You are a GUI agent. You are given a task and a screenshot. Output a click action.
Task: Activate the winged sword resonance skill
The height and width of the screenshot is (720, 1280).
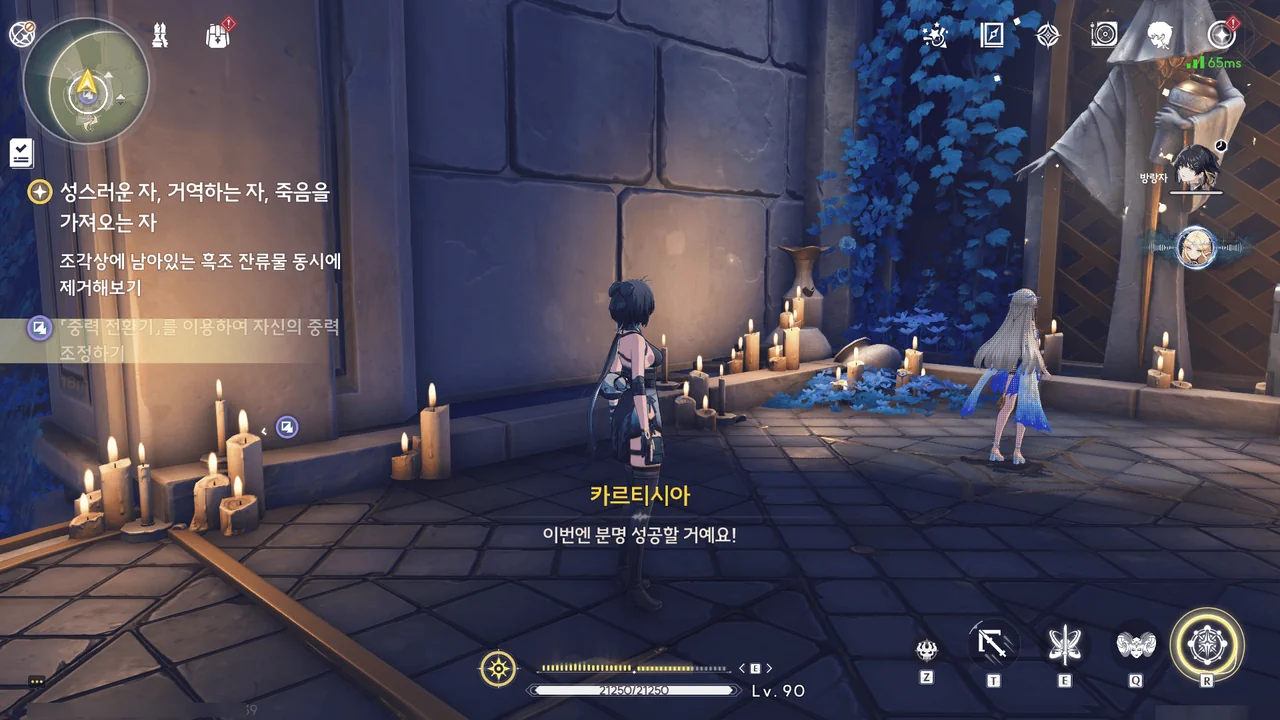pos(1064,645)
